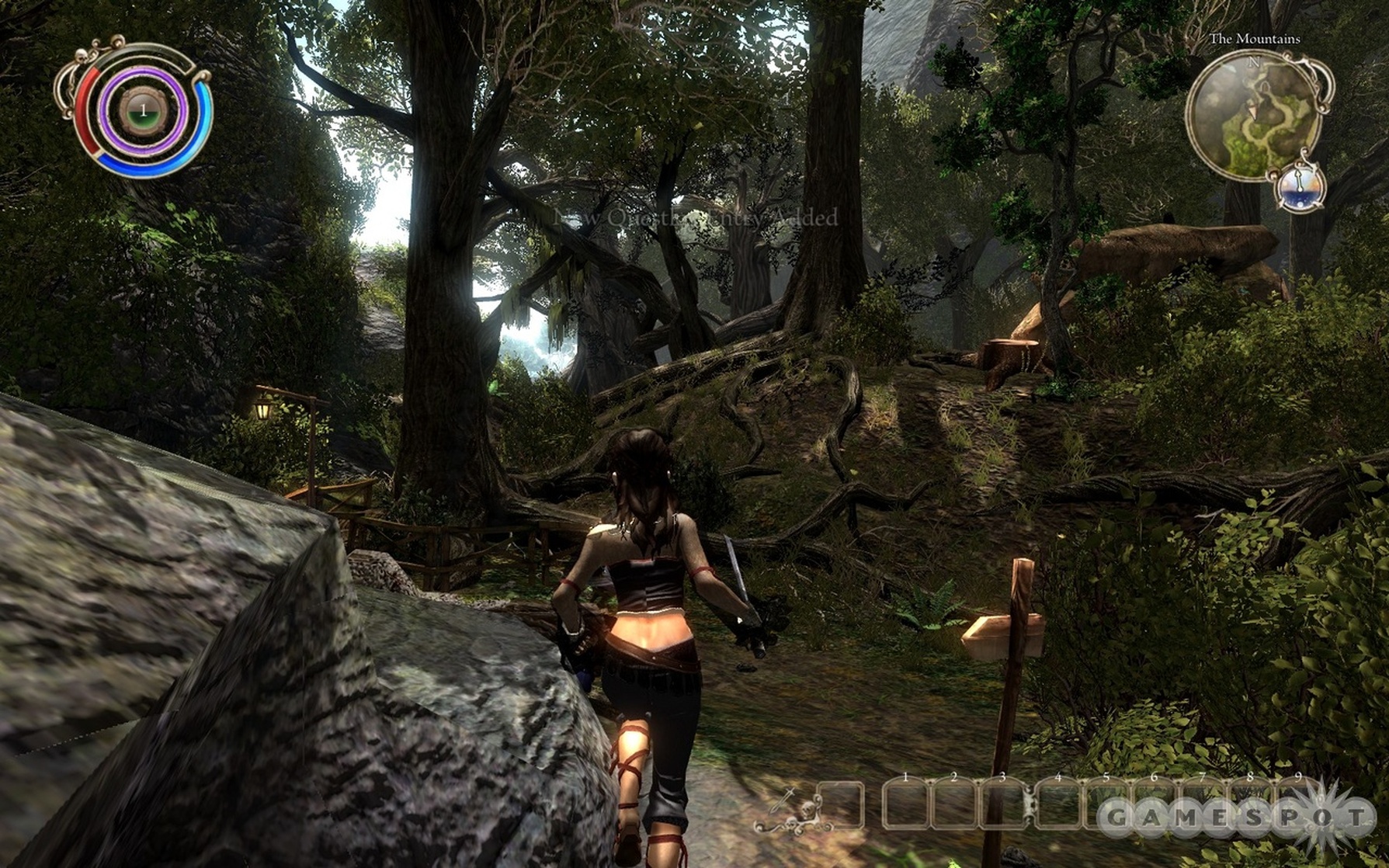This screenshot has width=1389, height=868.
Task: Pick hotbar slot number 4
Action: (x=1057, y=805)
